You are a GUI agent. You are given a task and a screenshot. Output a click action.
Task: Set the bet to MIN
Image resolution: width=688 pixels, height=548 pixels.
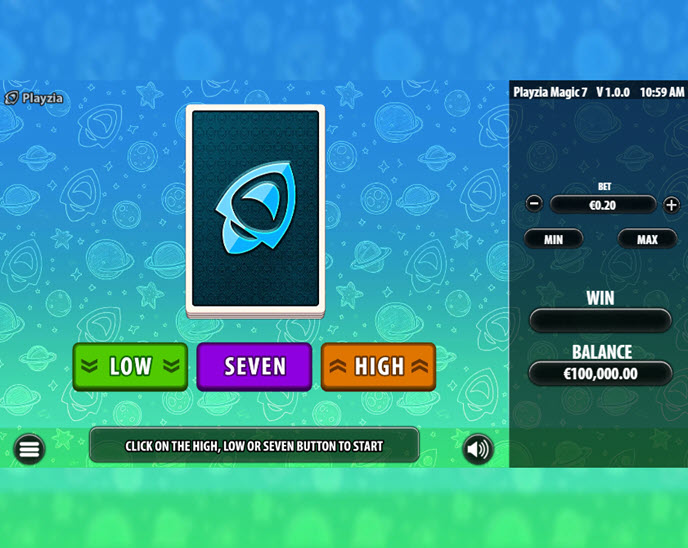(553, 239)
